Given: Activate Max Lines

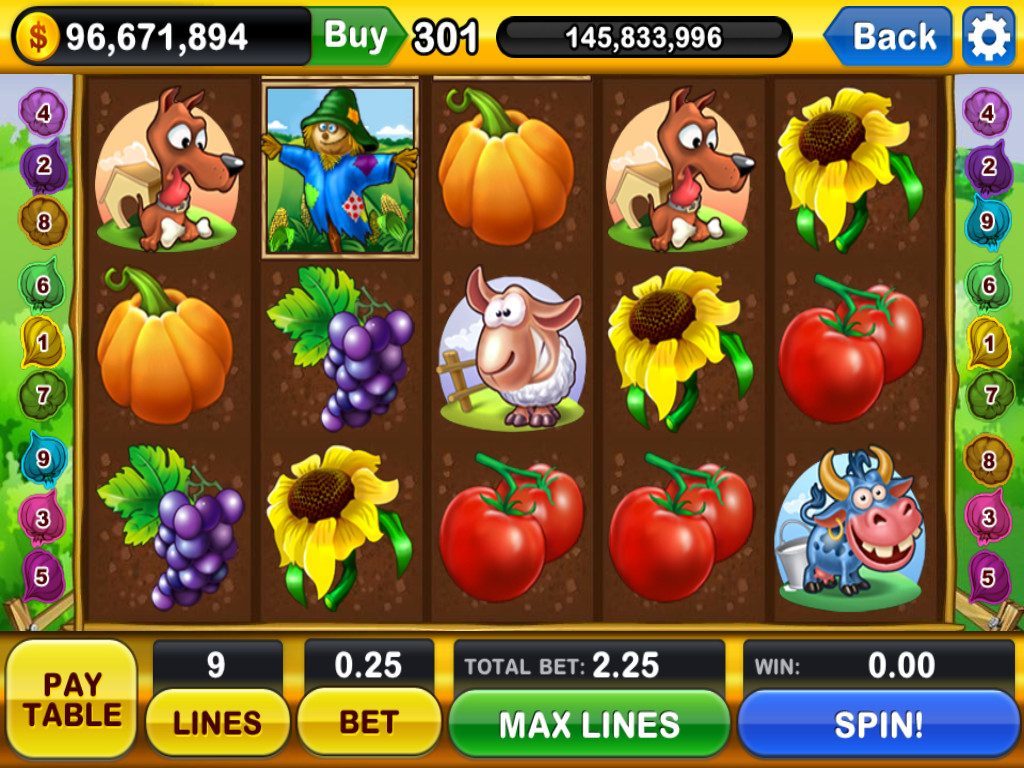Looking at the screenshot, I should 589,723.
